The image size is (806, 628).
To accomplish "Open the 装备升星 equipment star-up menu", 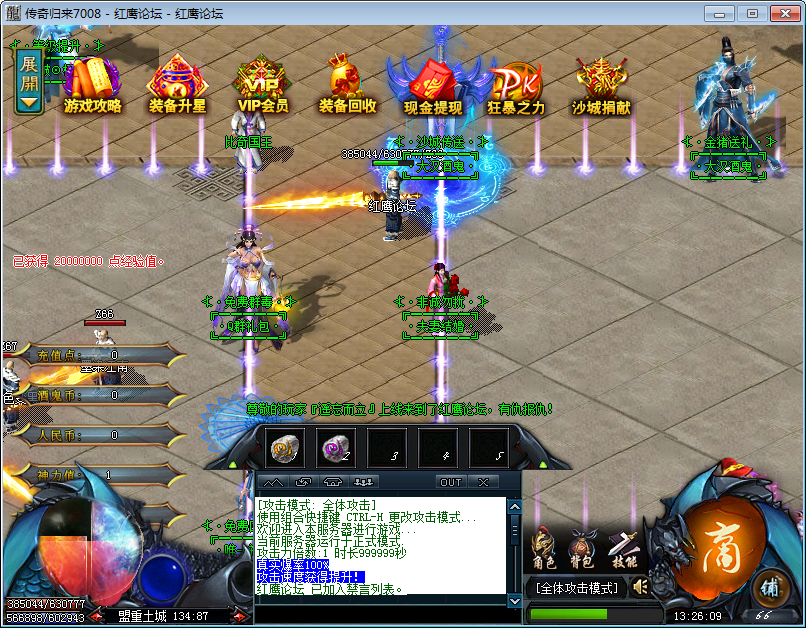I will (177, 84).
